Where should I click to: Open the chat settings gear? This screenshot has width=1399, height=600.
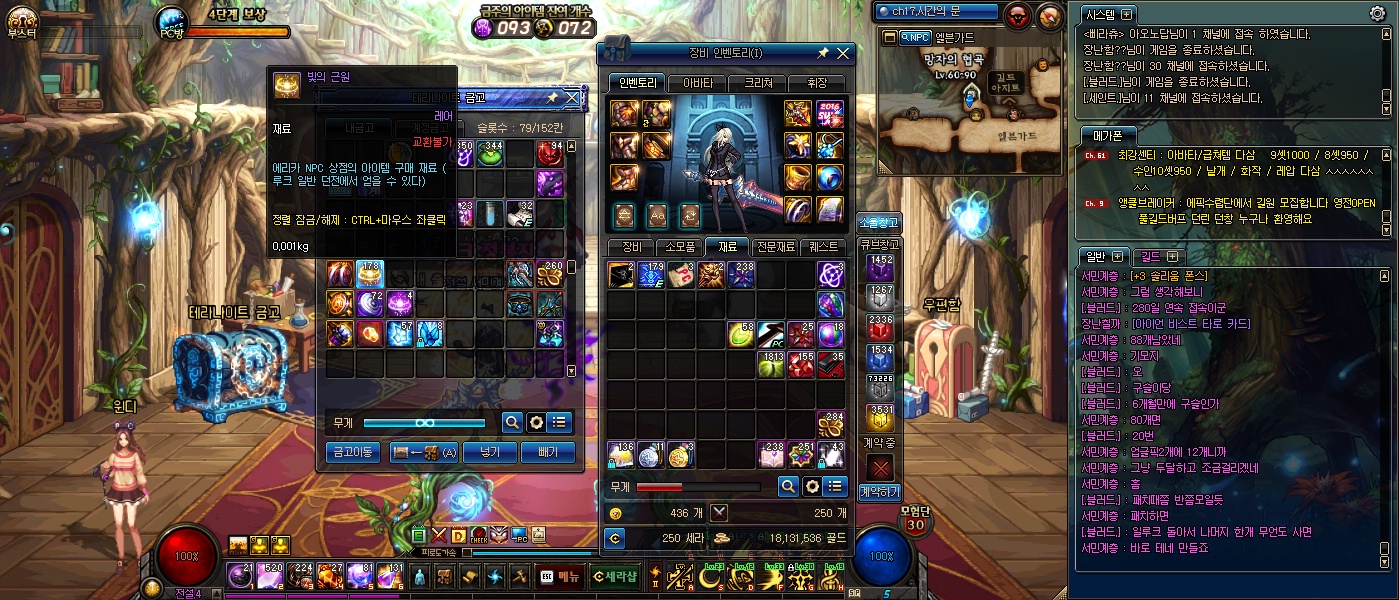pyautogui.click(x=1377, y=13)
